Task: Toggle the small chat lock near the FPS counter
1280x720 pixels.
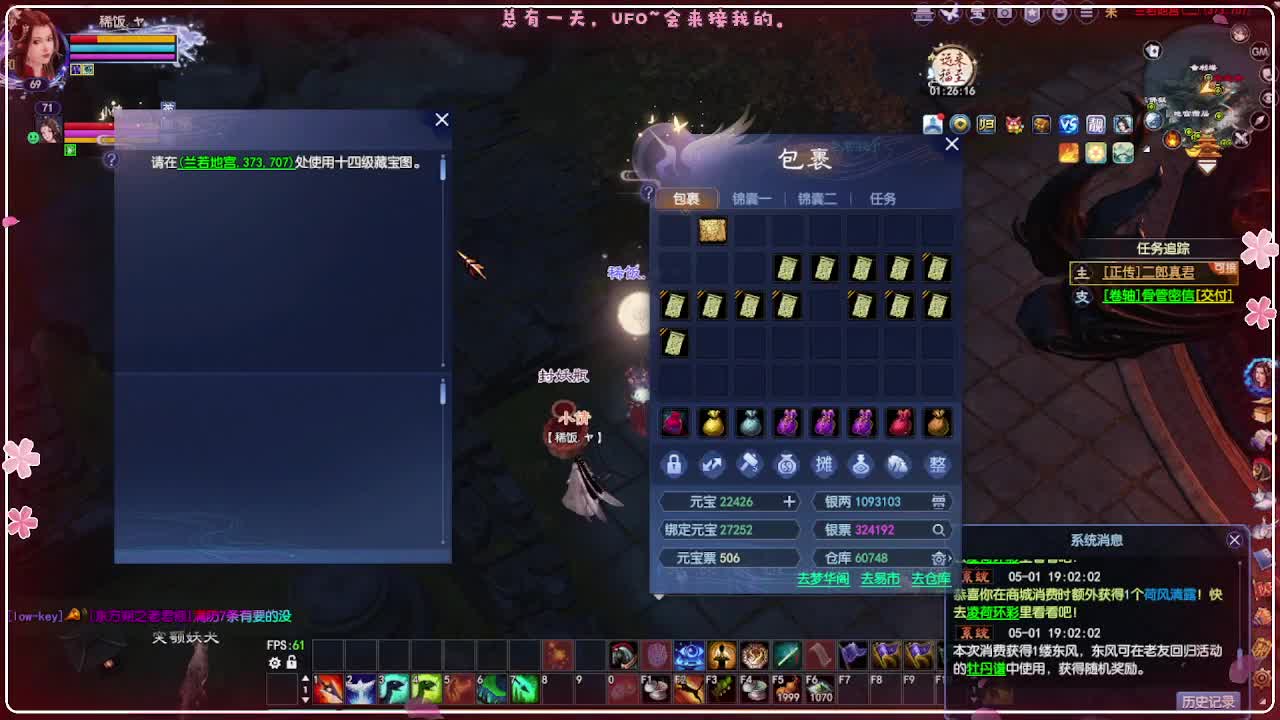Action: [291, 662]
